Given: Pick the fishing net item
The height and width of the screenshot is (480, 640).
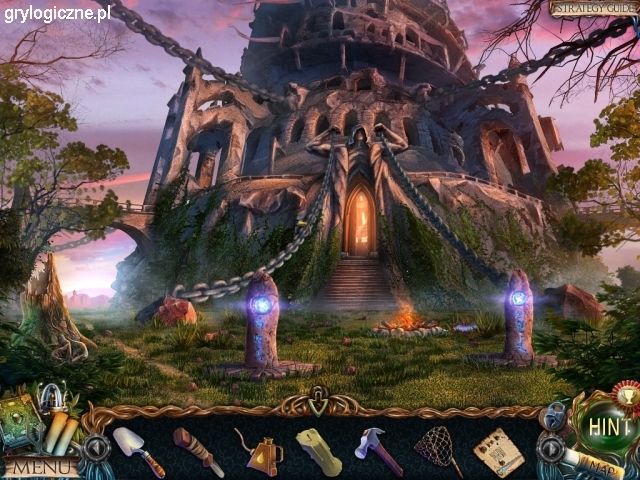Looking at the screenshot, I should (437, 450).
